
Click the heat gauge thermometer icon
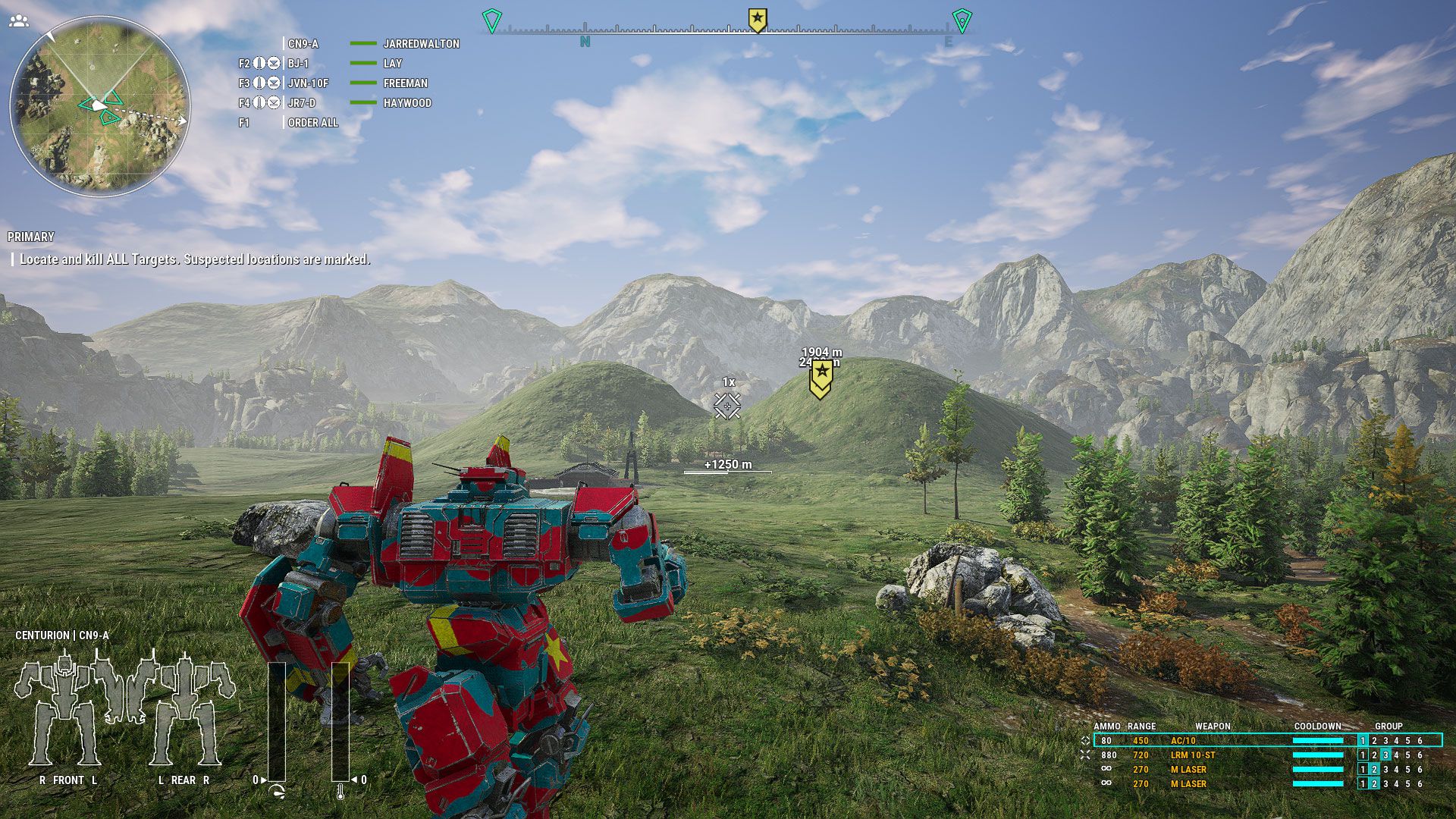coord(340,792)
